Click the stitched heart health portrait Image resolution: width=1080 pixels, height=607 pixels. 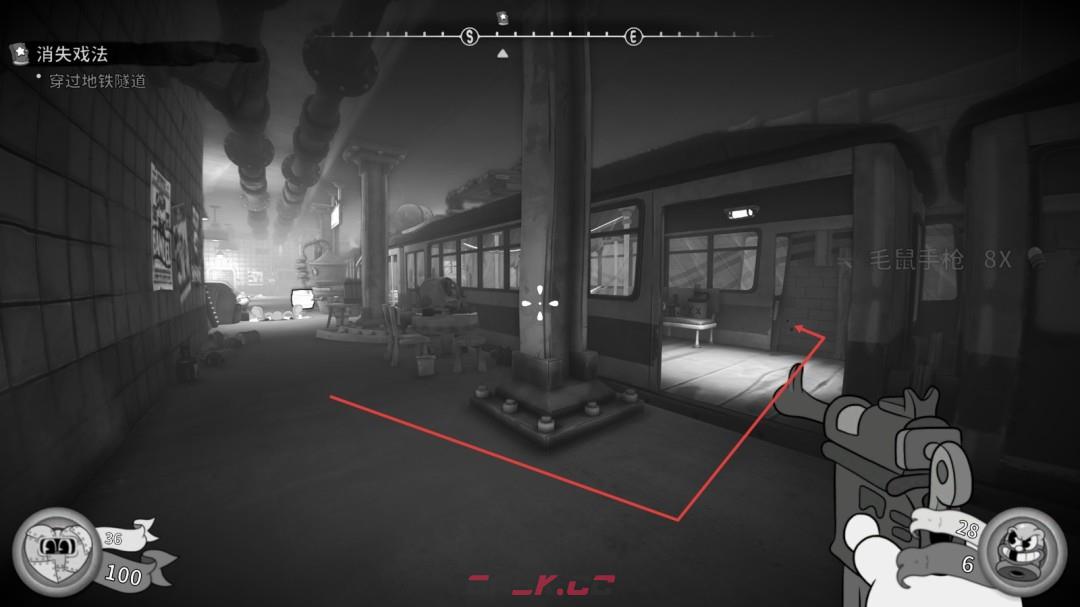pyautogui.click(x=55, y=548)
